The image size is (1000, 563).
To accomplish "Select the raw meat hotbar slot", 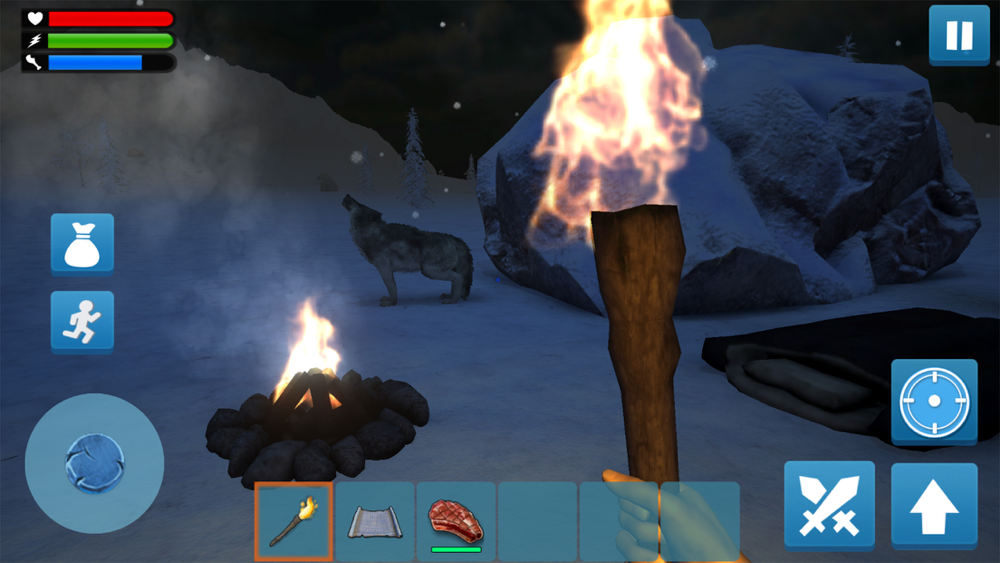I will pyautogui.click(x=456, y=521).
